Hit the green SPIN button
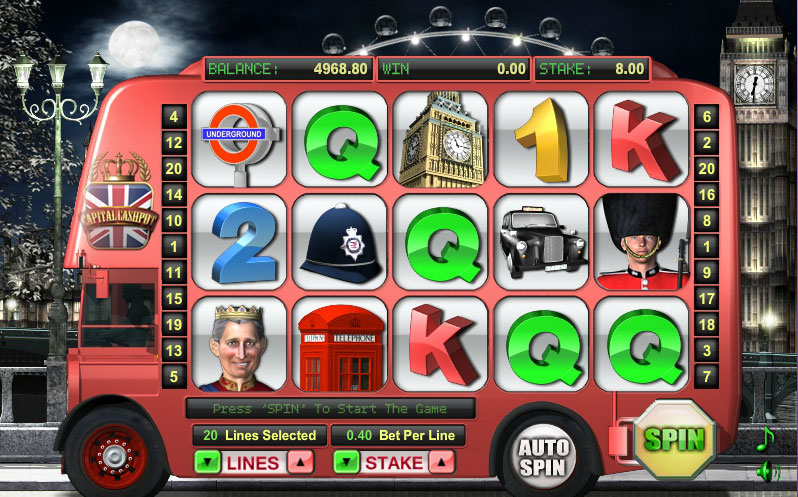This screenshot has height=497, width=798. click(673, 439)
